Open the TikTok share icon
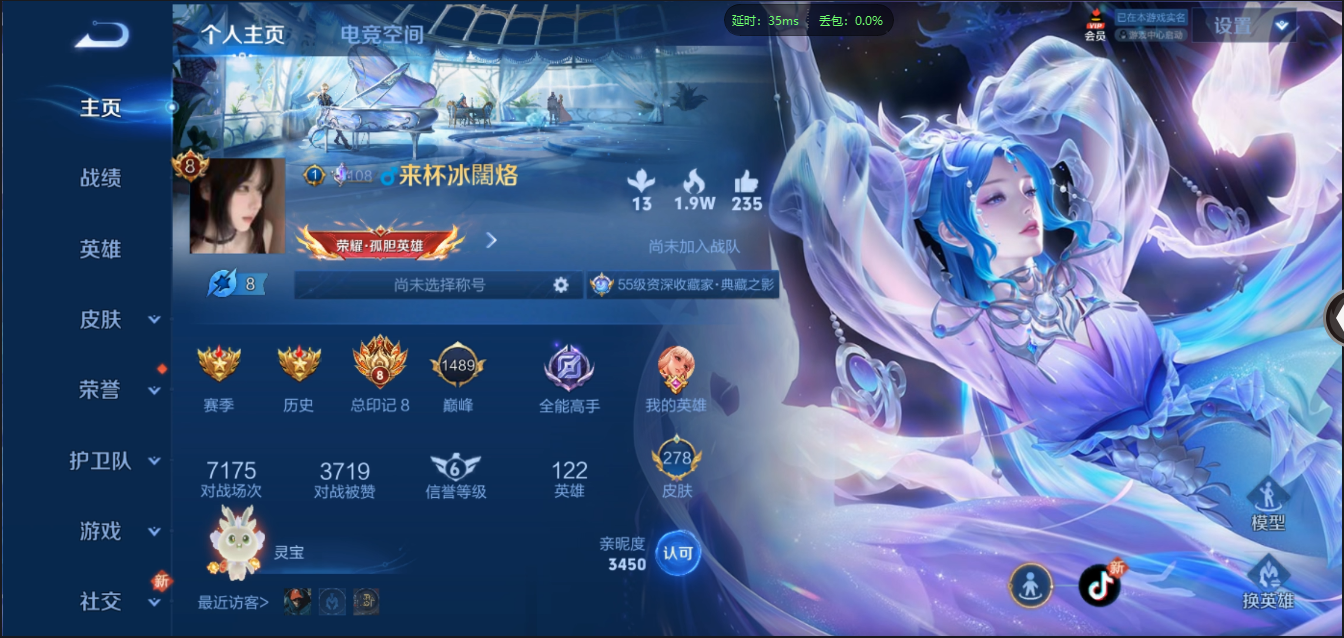1344x638 pixels. (1100, 585)
